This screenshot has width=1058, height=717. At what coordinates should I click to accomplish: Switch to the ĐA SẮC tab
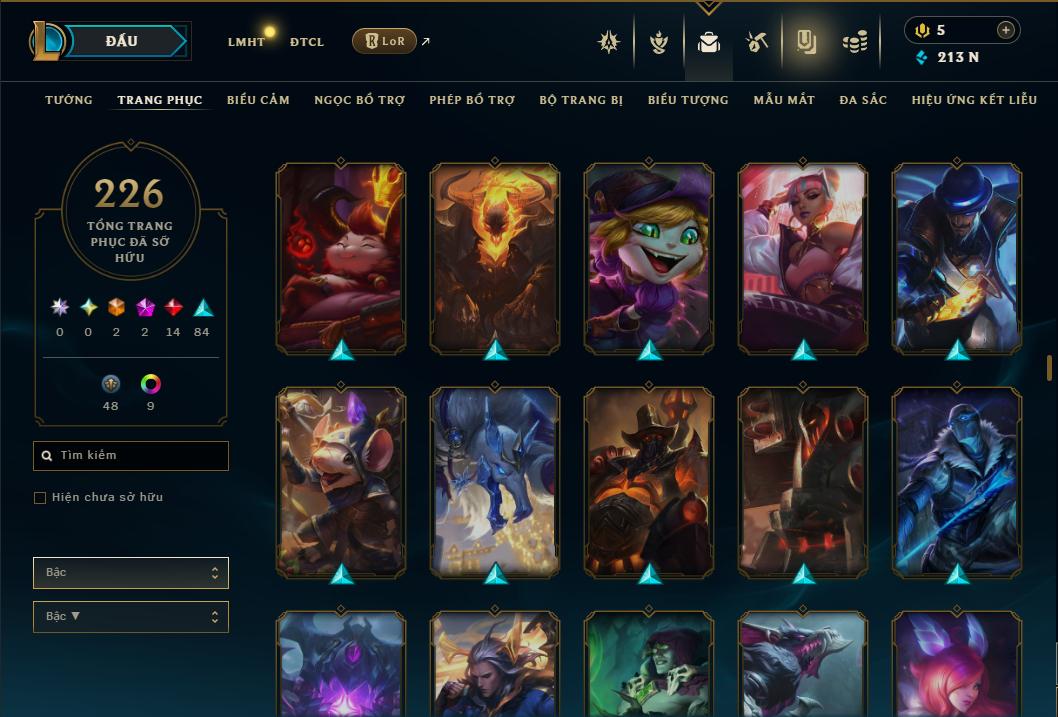coord(863,100)
